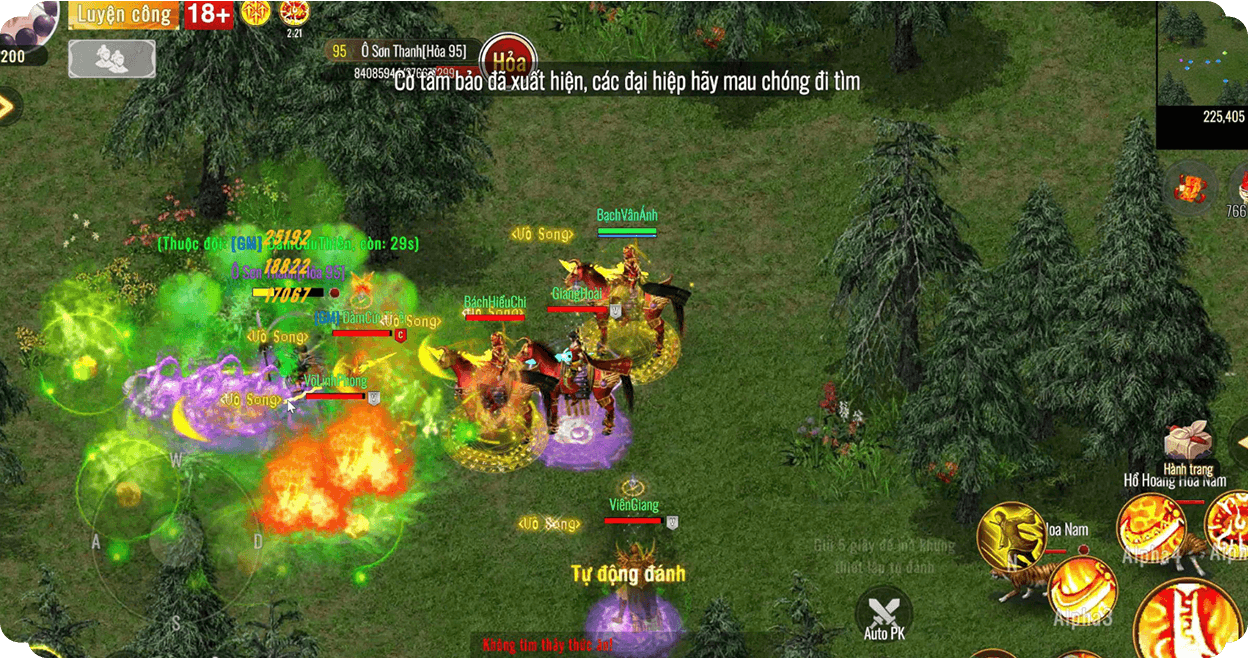Image resolution: width=1248 pixels, height=658 pixels.
Task: Click the red buff icon with 2:21 timer
Action: tap(294, 14)
